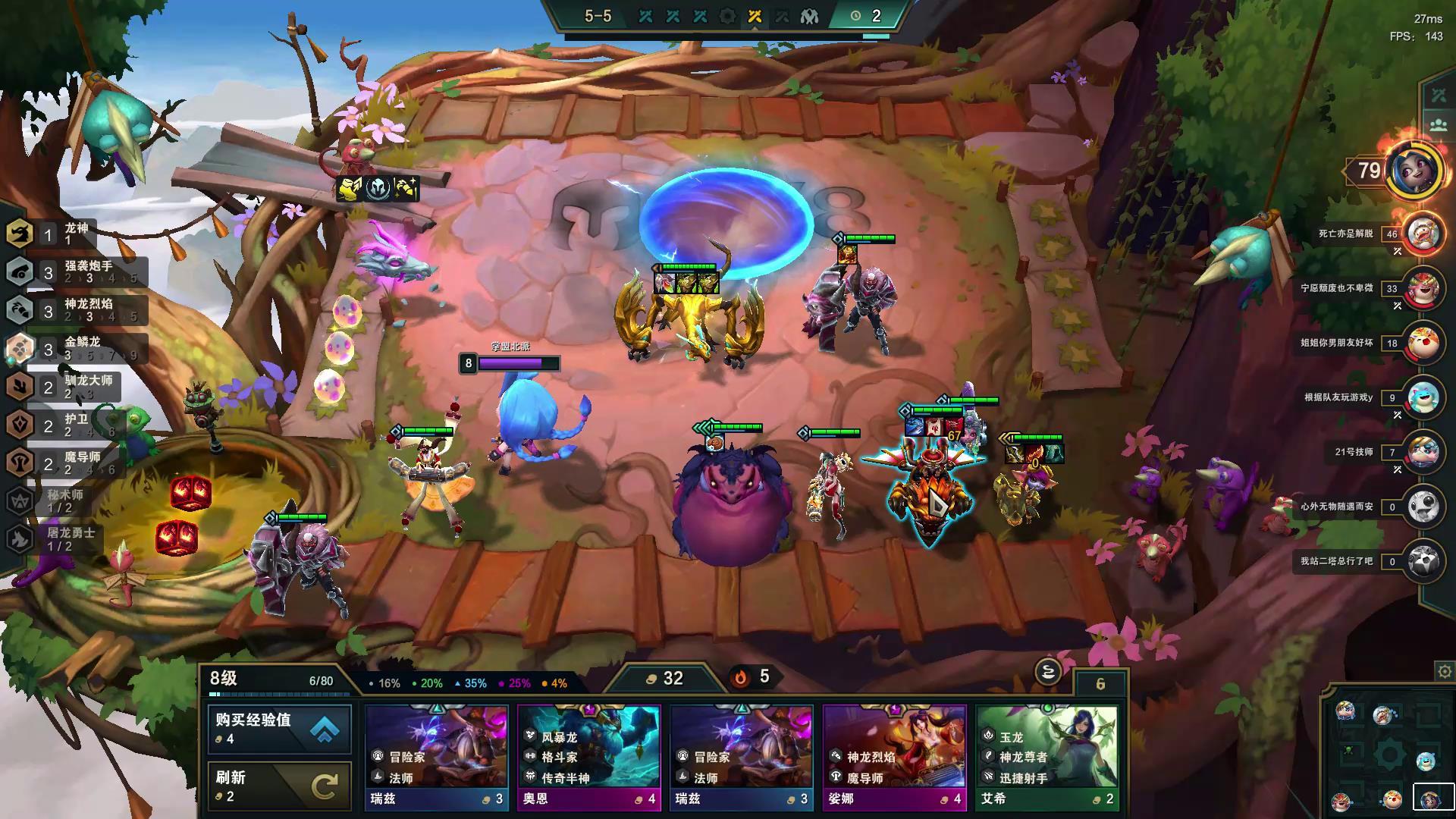Click the minimap of player boards
The height and width of the screenshot is (819, 1456).
1387,753
